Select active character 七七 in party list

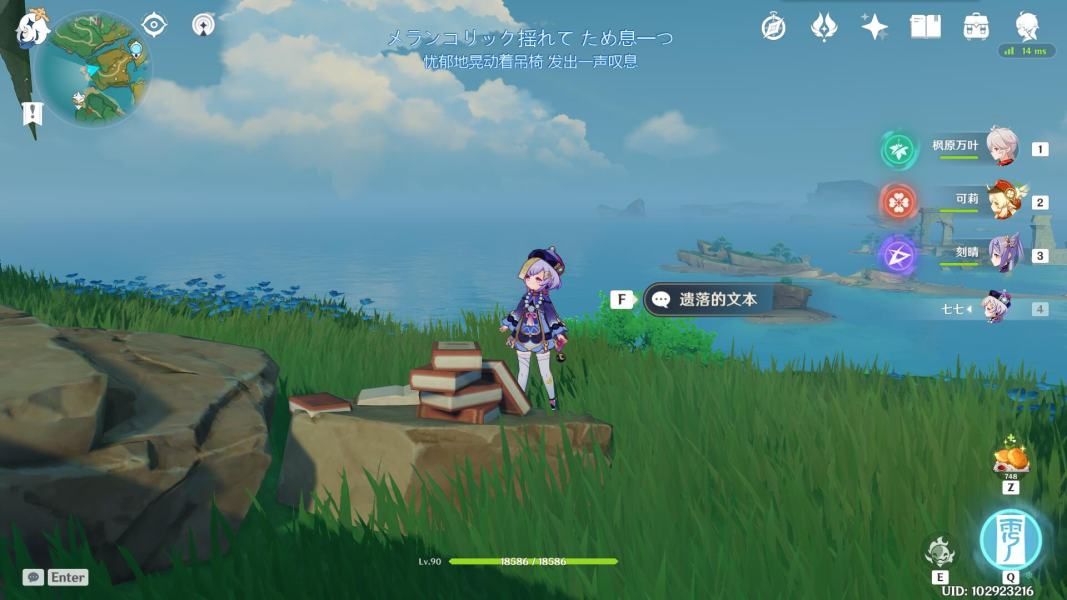click(996, 307)
